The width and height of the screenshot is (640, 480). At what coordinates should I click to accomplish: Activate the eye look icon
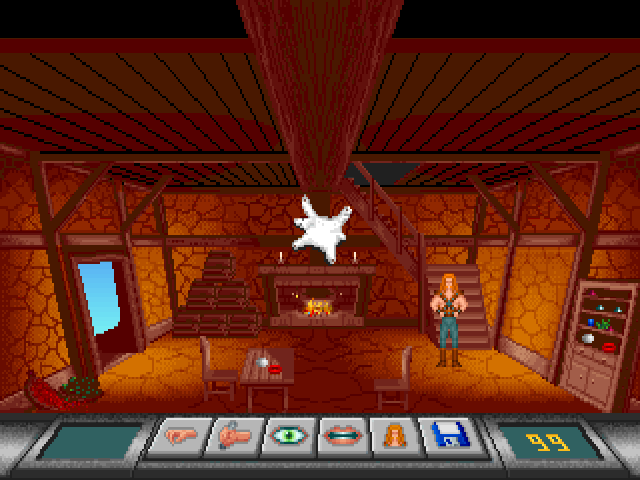coord(285,438)
